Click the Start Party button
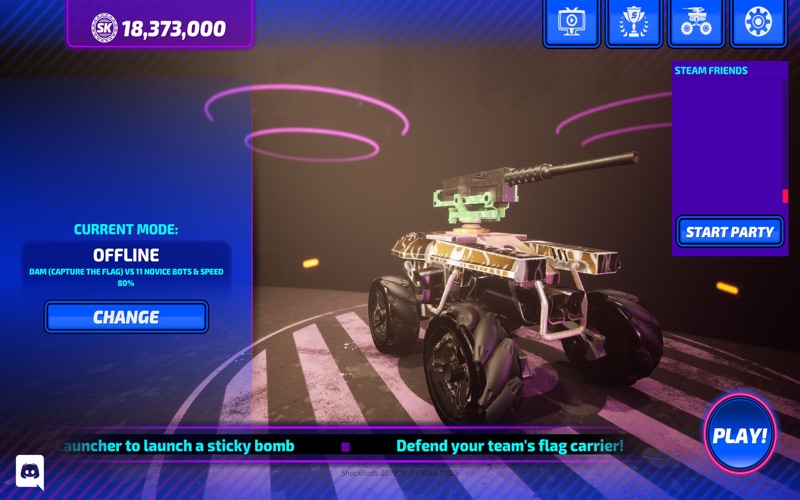Image resolution: width=800 pixels, height=500 pixels. tap(729, 232)
